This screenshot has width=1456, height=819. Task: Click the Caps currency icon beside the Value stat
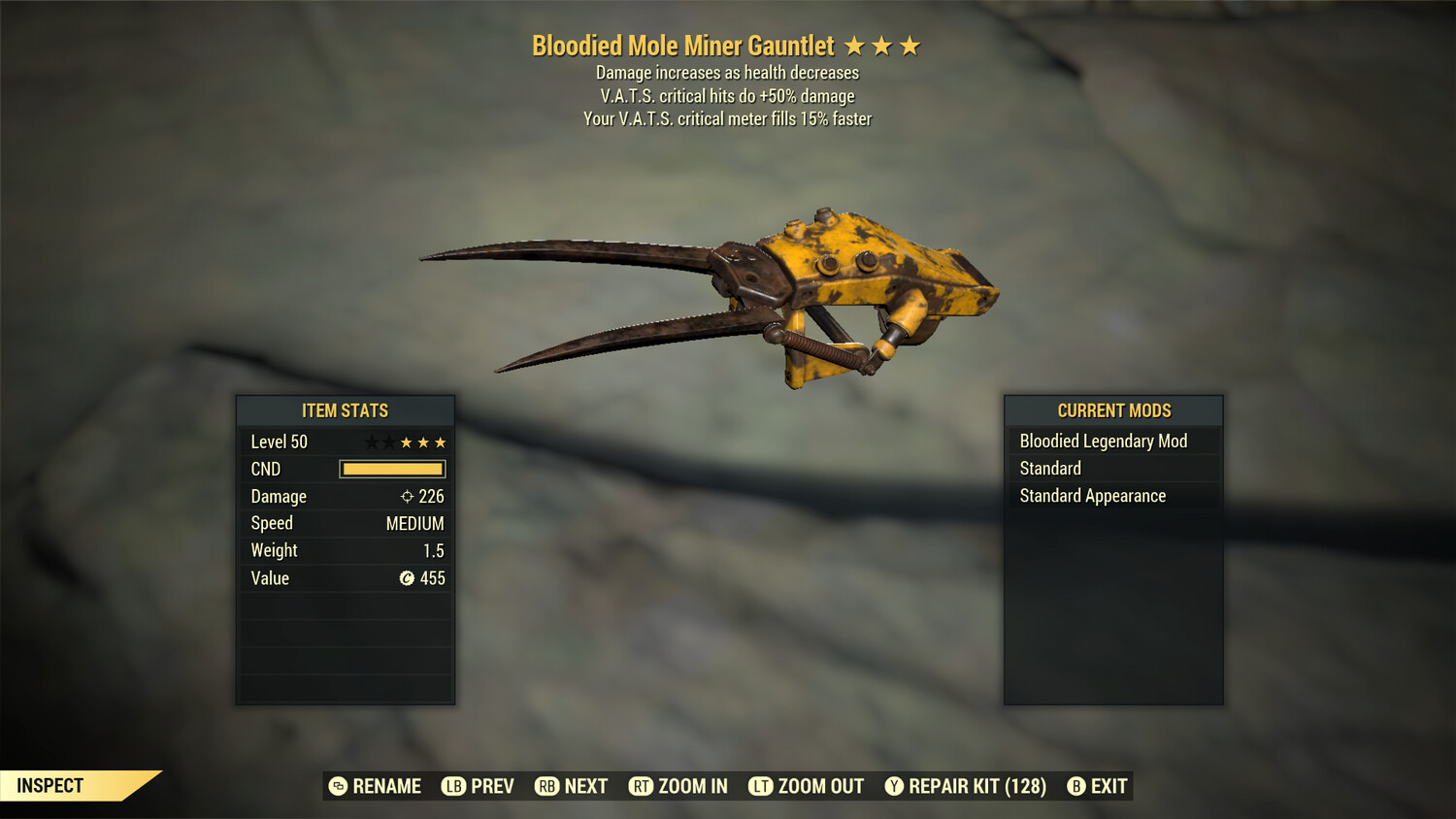409,578
